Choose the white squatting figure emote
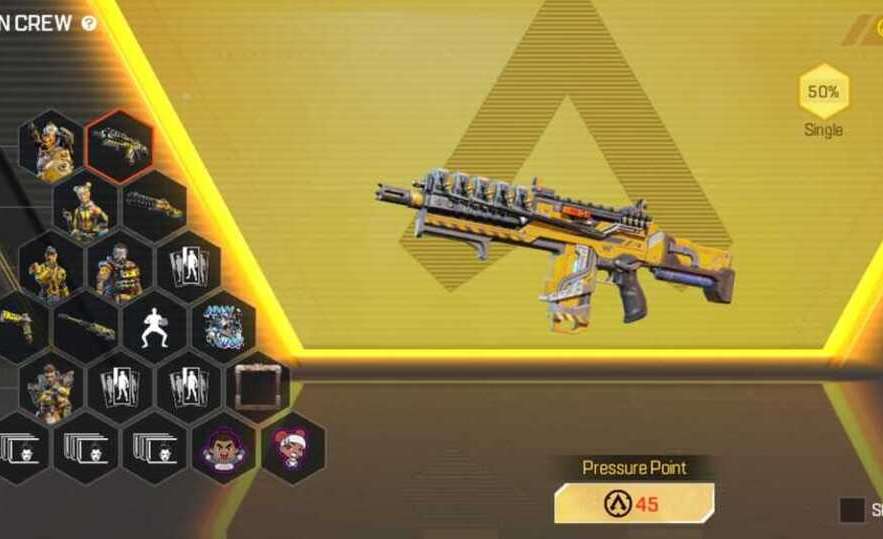Screen dimensions: 883x539 155,327
